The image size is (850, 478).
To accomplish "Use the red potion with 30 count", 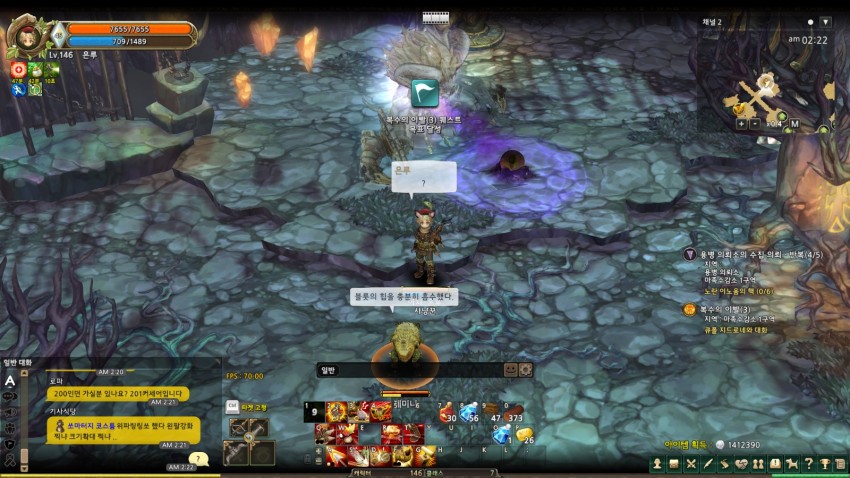I will click(447, 412).
